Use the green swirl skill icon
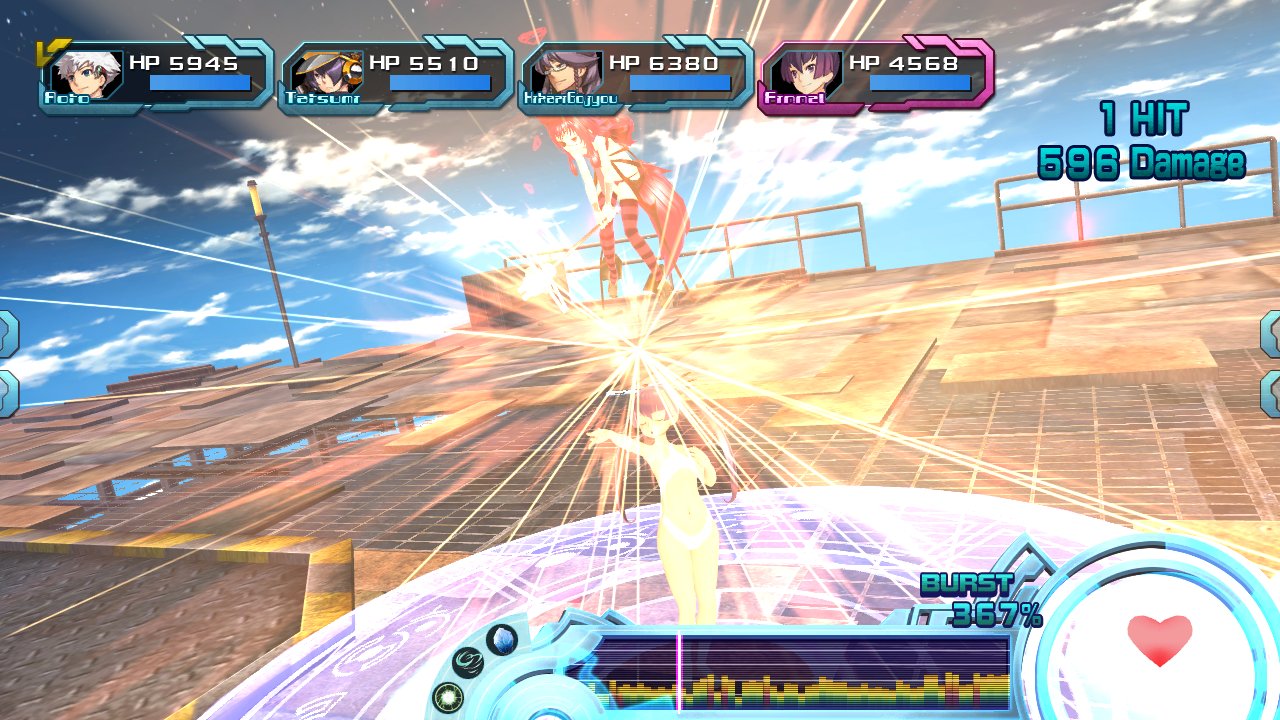This screenshot has width=1280, height=720. 468,662
